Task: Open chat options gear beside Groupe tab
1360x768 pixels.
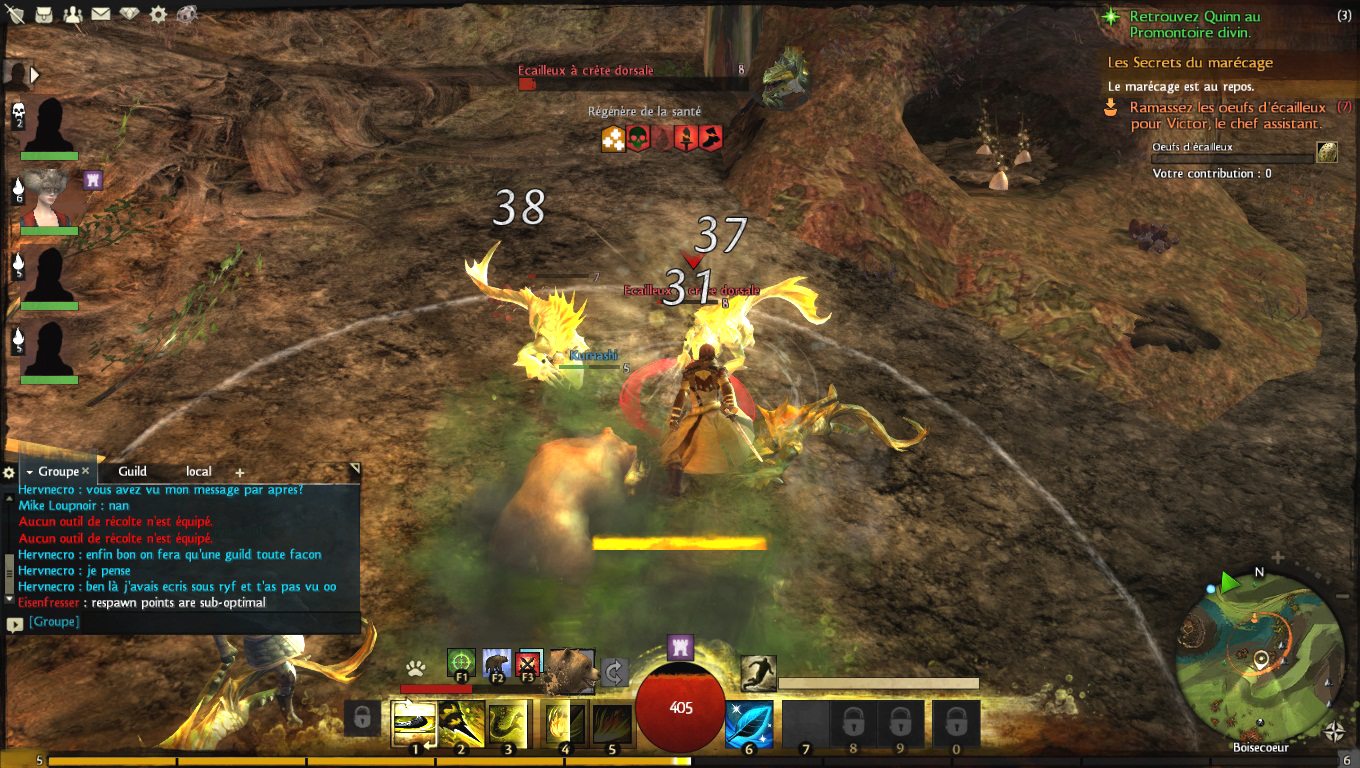Action: pyautogui.click(x=9, y=472)
